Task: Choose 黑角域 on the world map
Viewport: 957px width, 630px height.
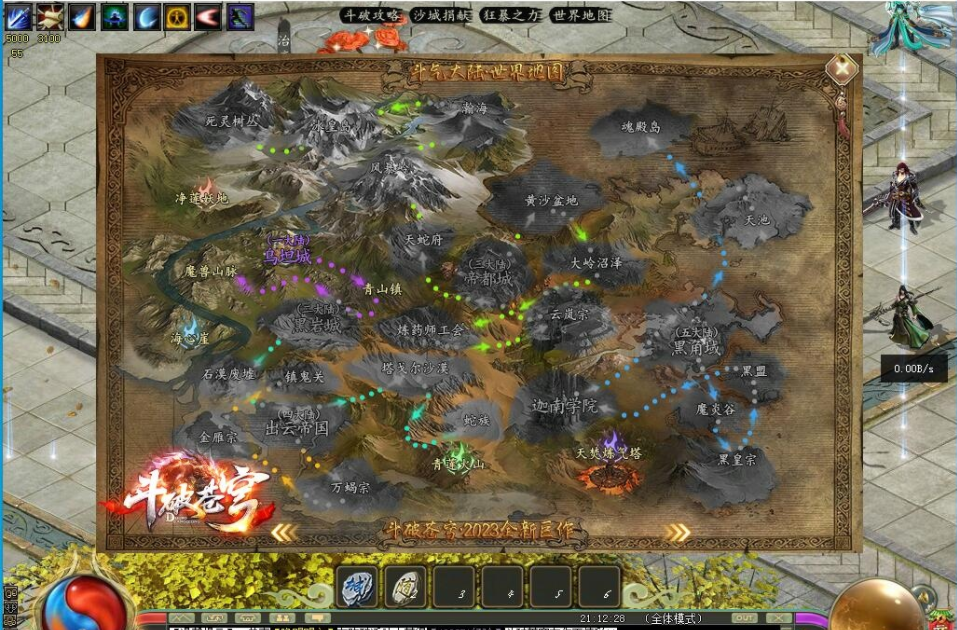Action: point(696,346)
